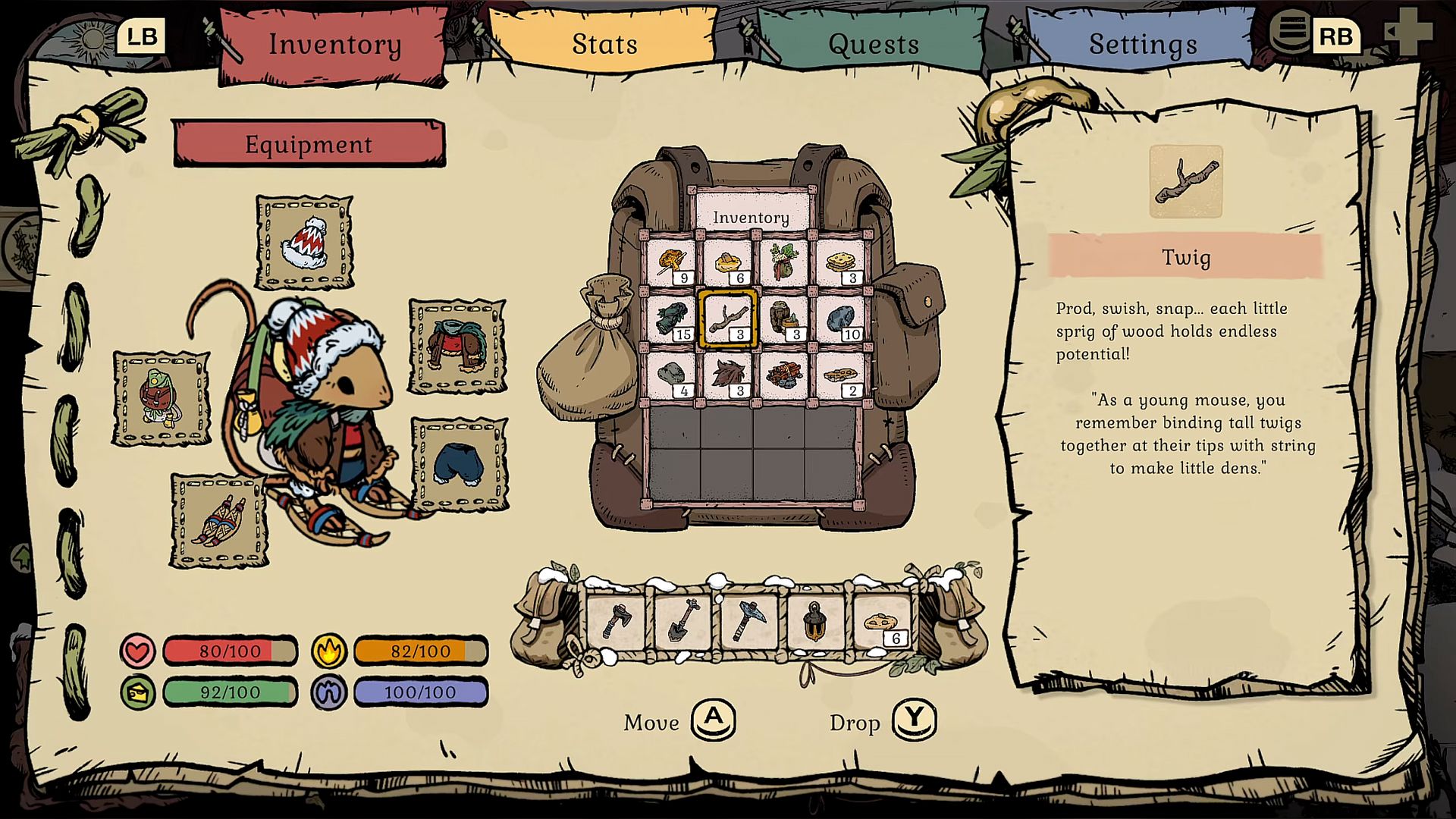Image resolution: width=1456 pixels, height=819 pixels.
Task: Select the brown leaf stack in inventory
Action: click(x=728, y=375)
